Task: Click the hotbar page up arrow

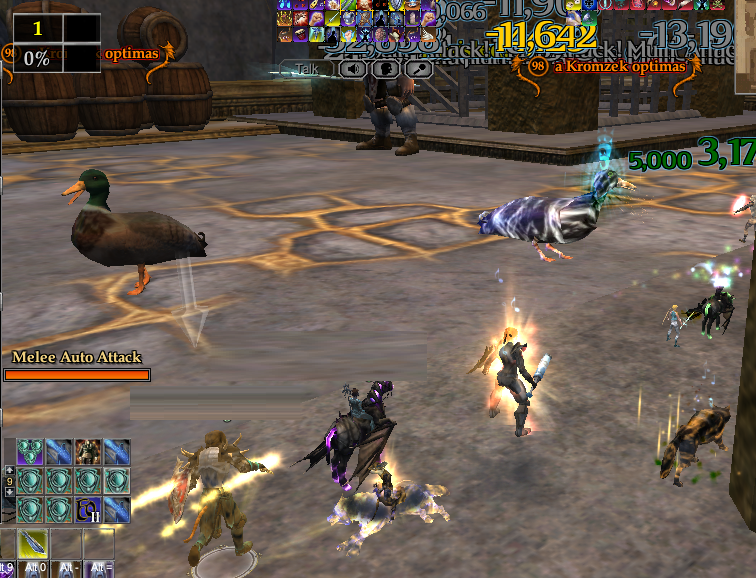Action: point(10,468)
